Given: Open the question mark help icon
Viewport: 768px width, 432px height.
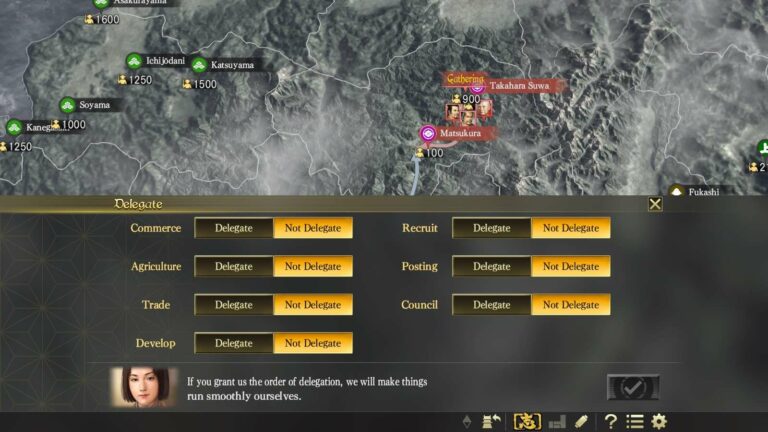Looking at the screenshot, I should click(610, 422).
